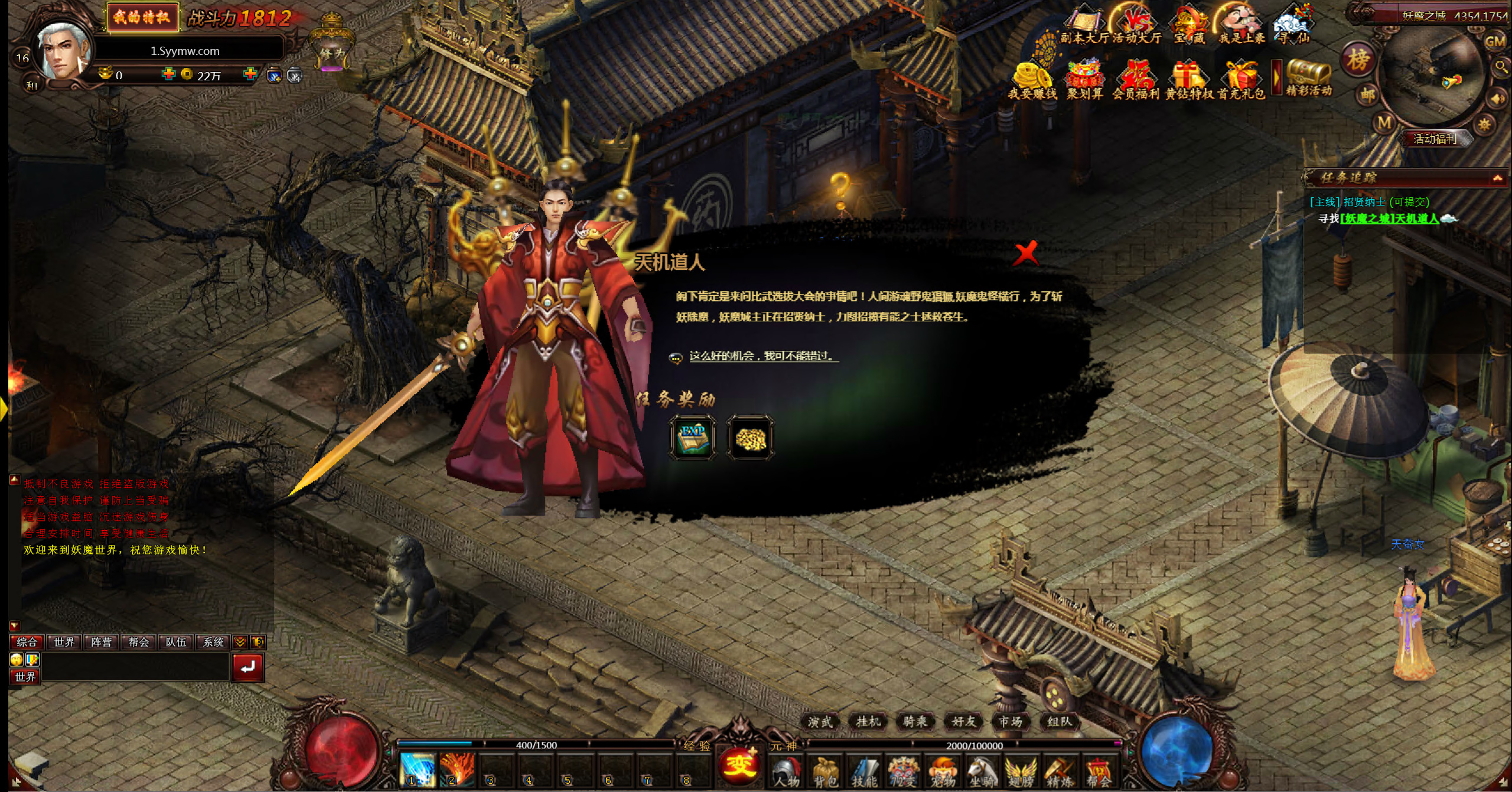Click the 挂机 auto-battle button

click(868, 721)
